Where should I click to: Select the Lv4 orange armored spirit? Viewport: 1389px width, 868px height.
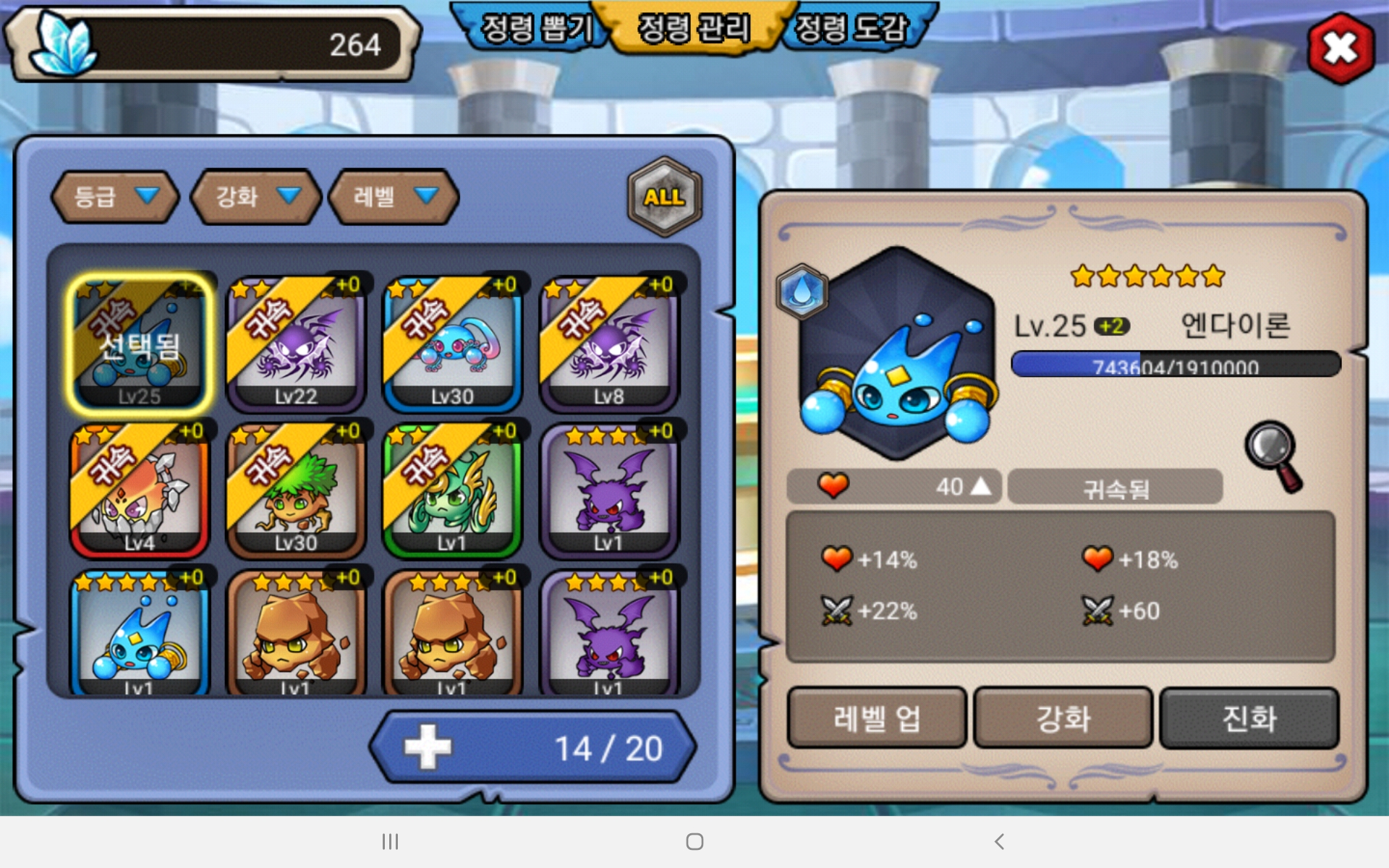pos(140,490)
